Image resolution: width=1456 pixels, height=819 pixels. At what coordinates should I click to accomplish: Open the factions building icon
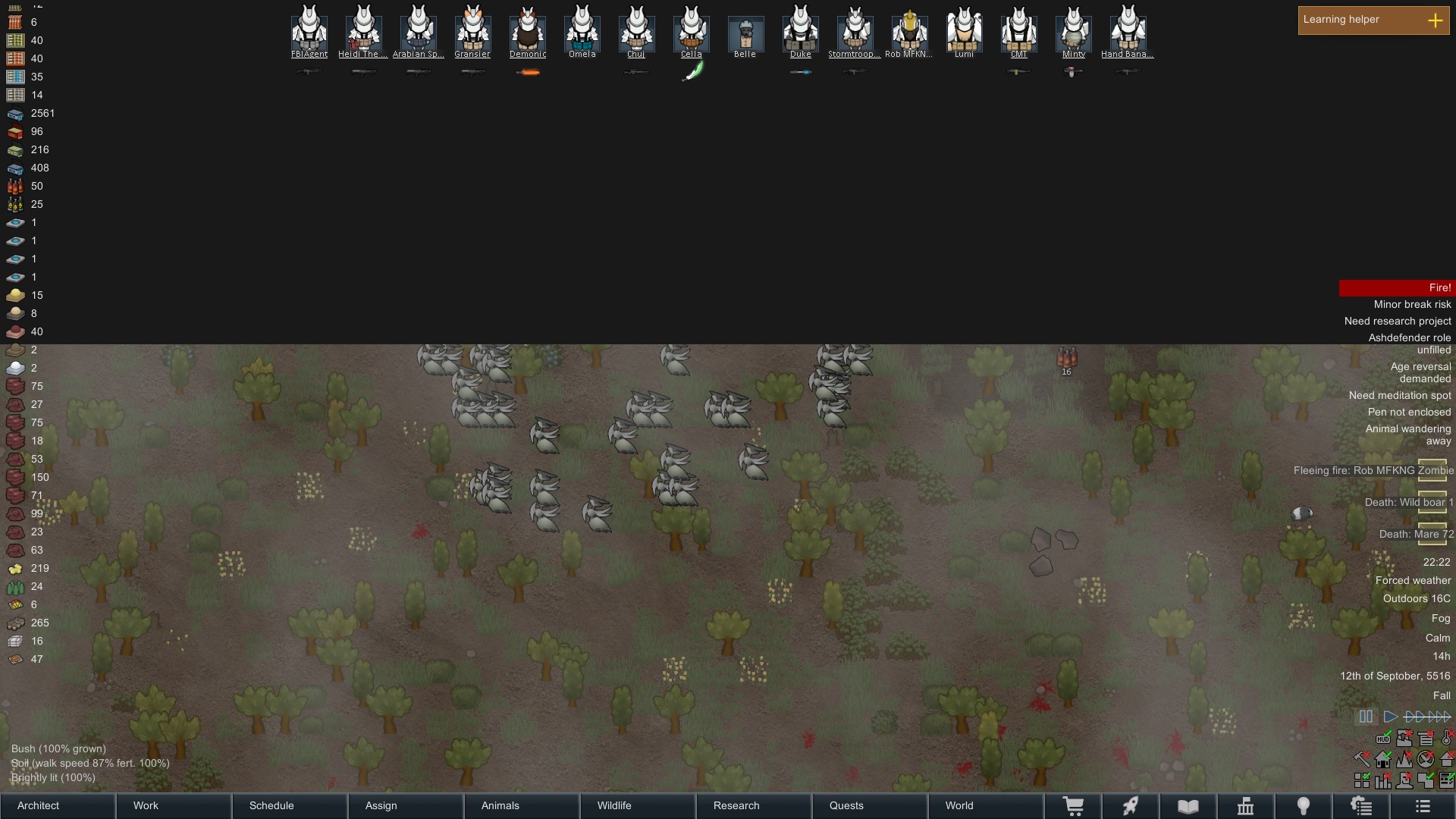click(1244, 806)
